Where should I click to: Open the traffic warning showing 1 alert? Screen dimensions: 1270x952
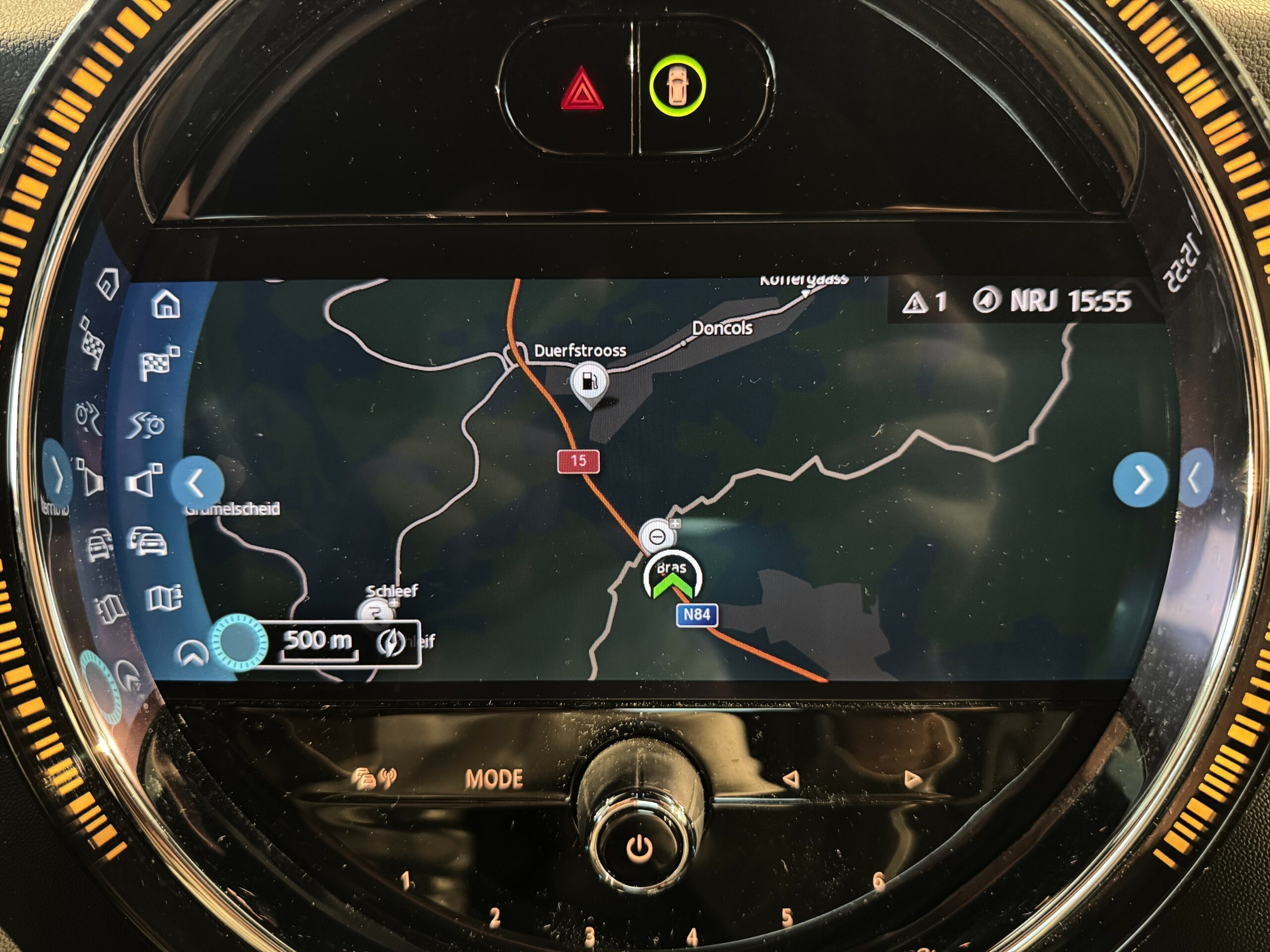click(x=923, y=302)
